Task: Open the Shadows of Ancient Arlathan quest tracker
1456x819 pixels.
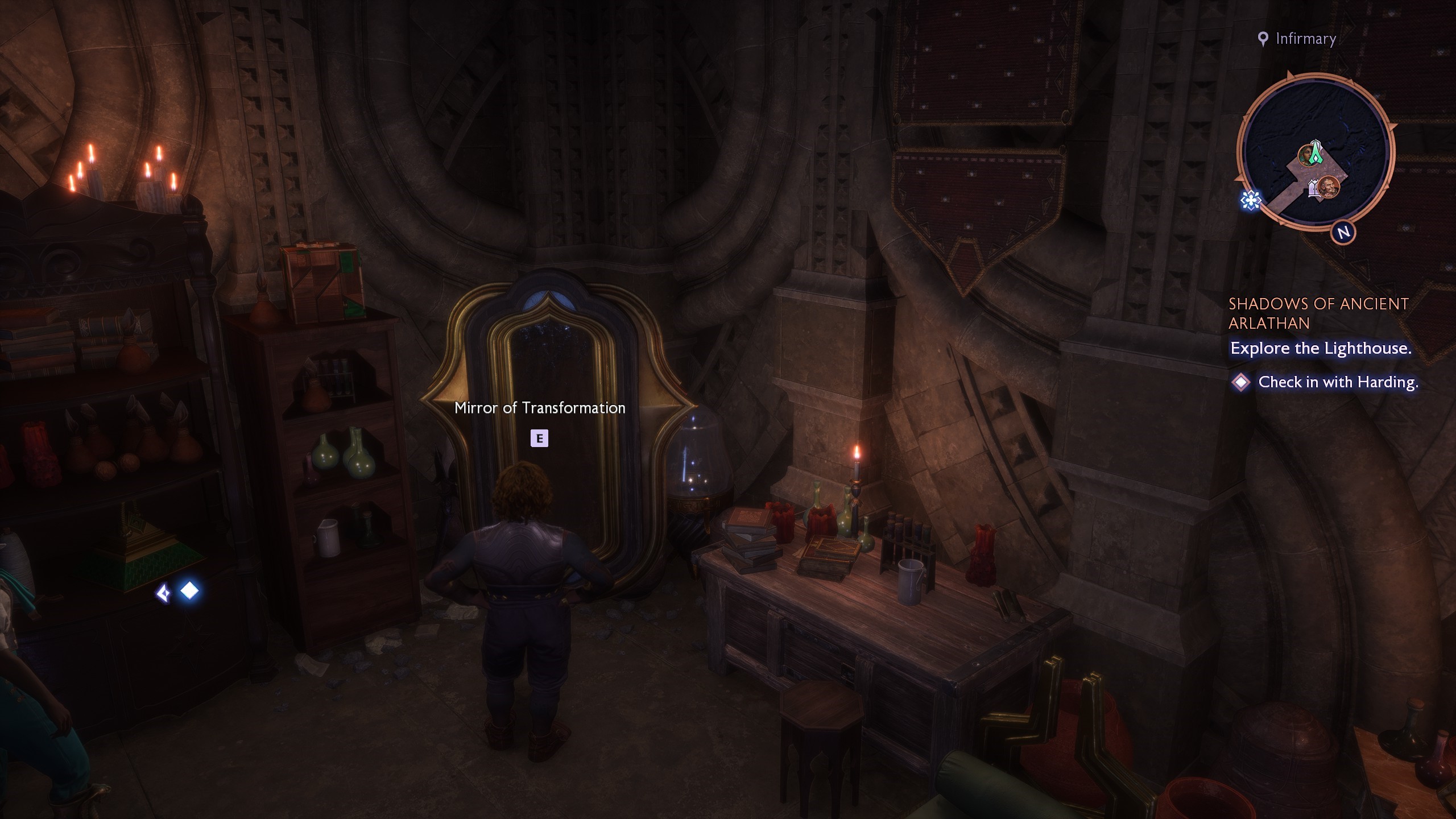Action: [x=1318, y=313]
